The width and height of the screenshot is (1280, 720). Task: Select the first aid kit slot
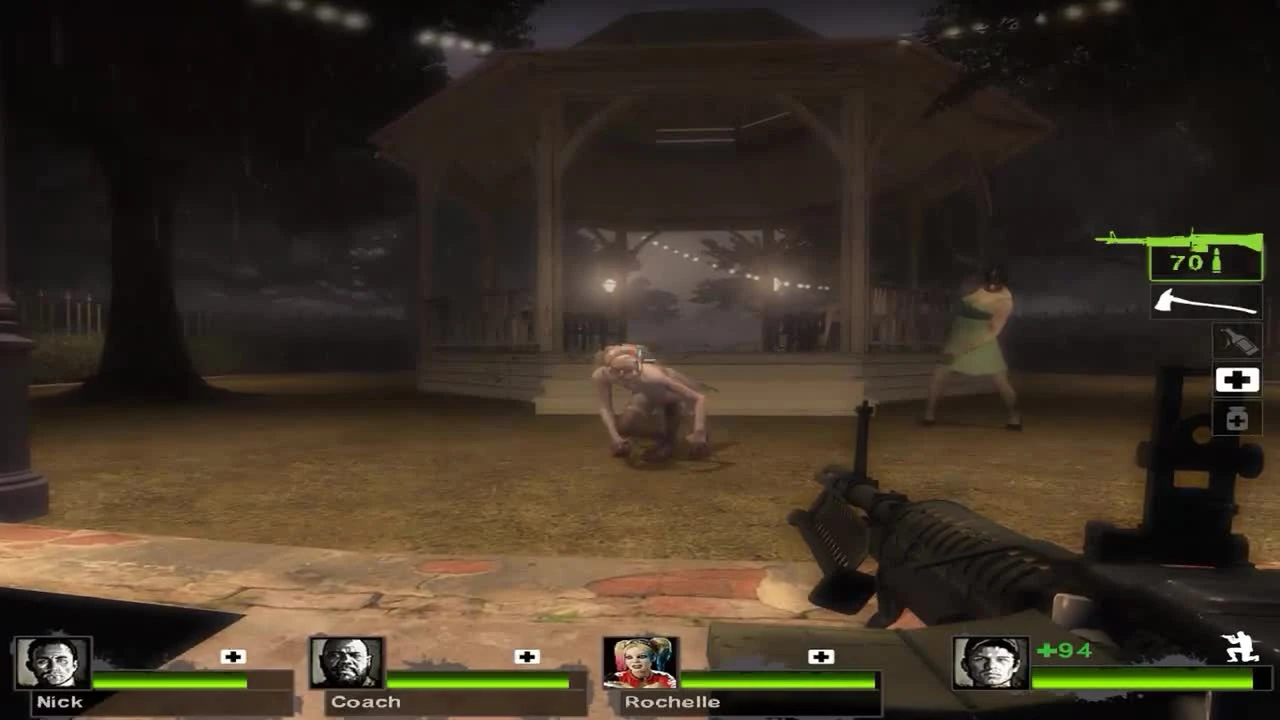(1236, 380)
